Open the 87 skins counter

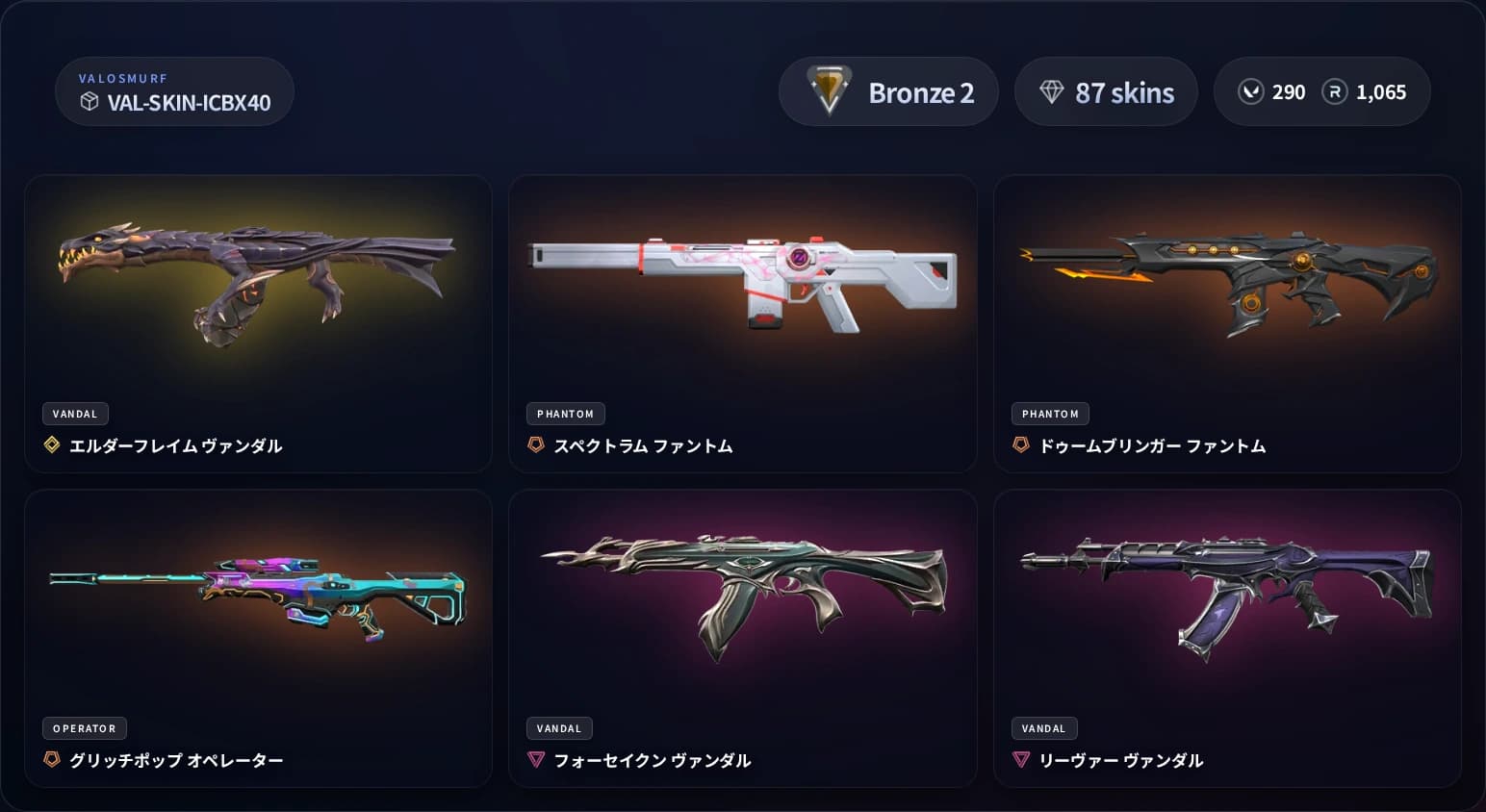[x=1106, y=91]
